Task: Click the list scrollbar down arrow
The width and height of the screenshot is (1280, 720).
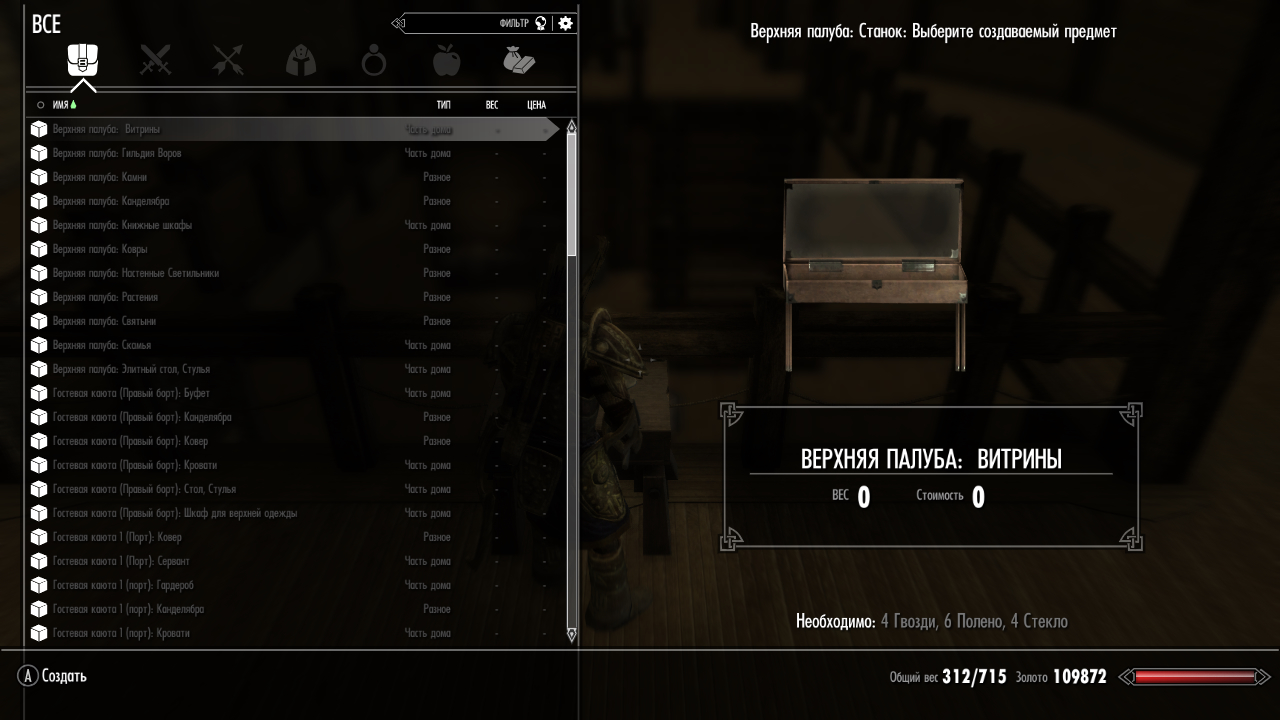Action: pyautogui.click(x=571, y=633)
